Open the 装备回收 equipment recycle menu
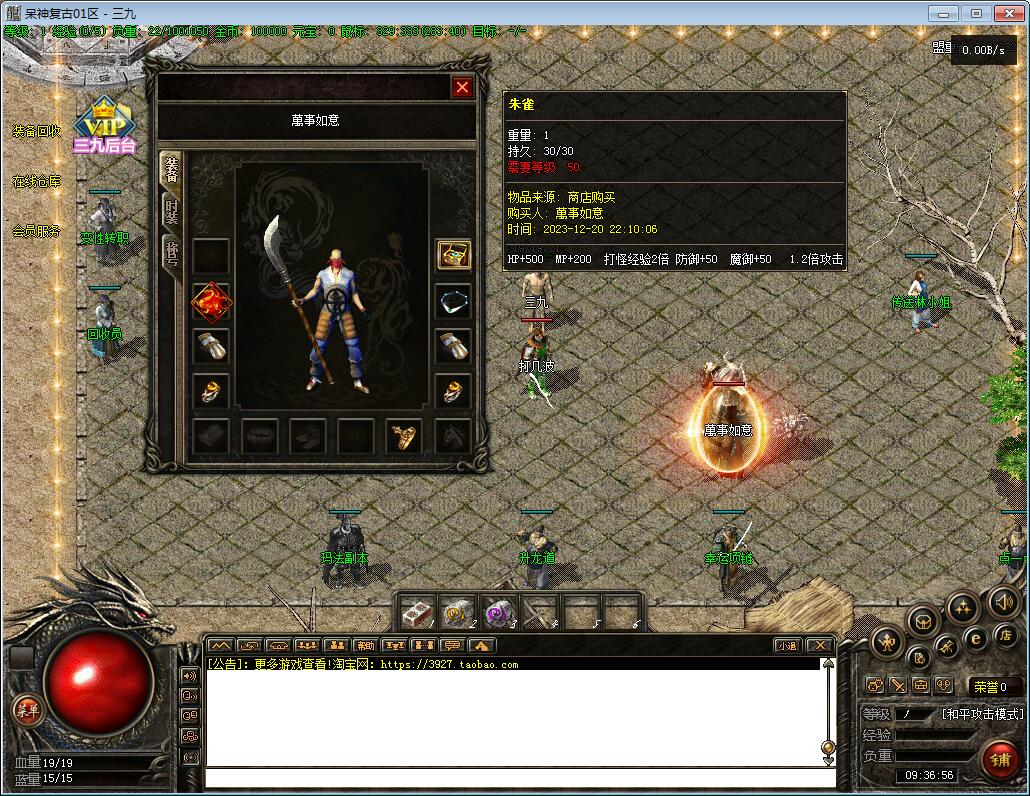This screenshot has width=1030, height=796. pyautogui.click(x=37, y=131)
